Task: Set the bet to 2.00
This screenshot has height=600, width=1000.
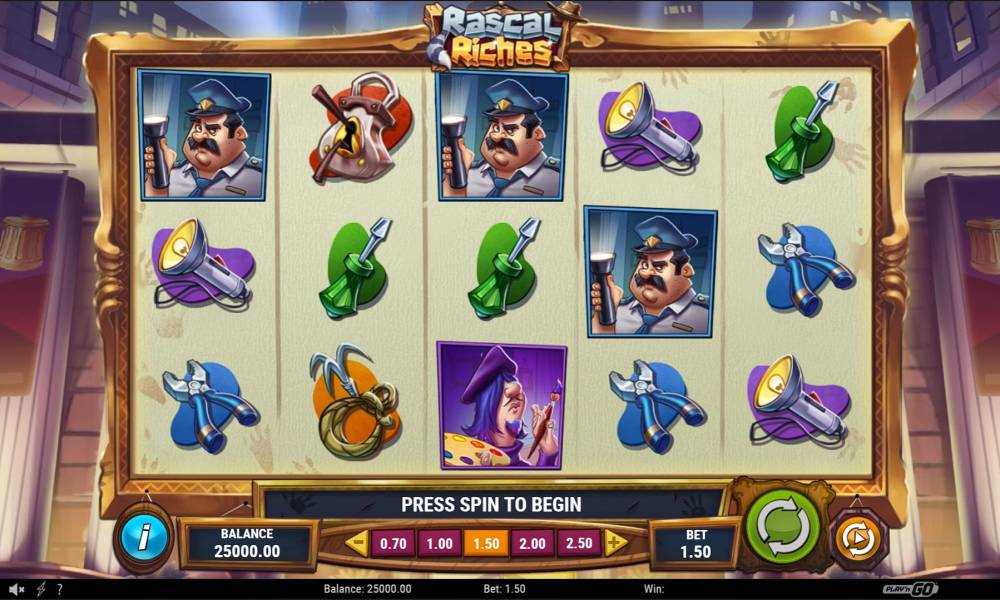Action: [533, 543]
